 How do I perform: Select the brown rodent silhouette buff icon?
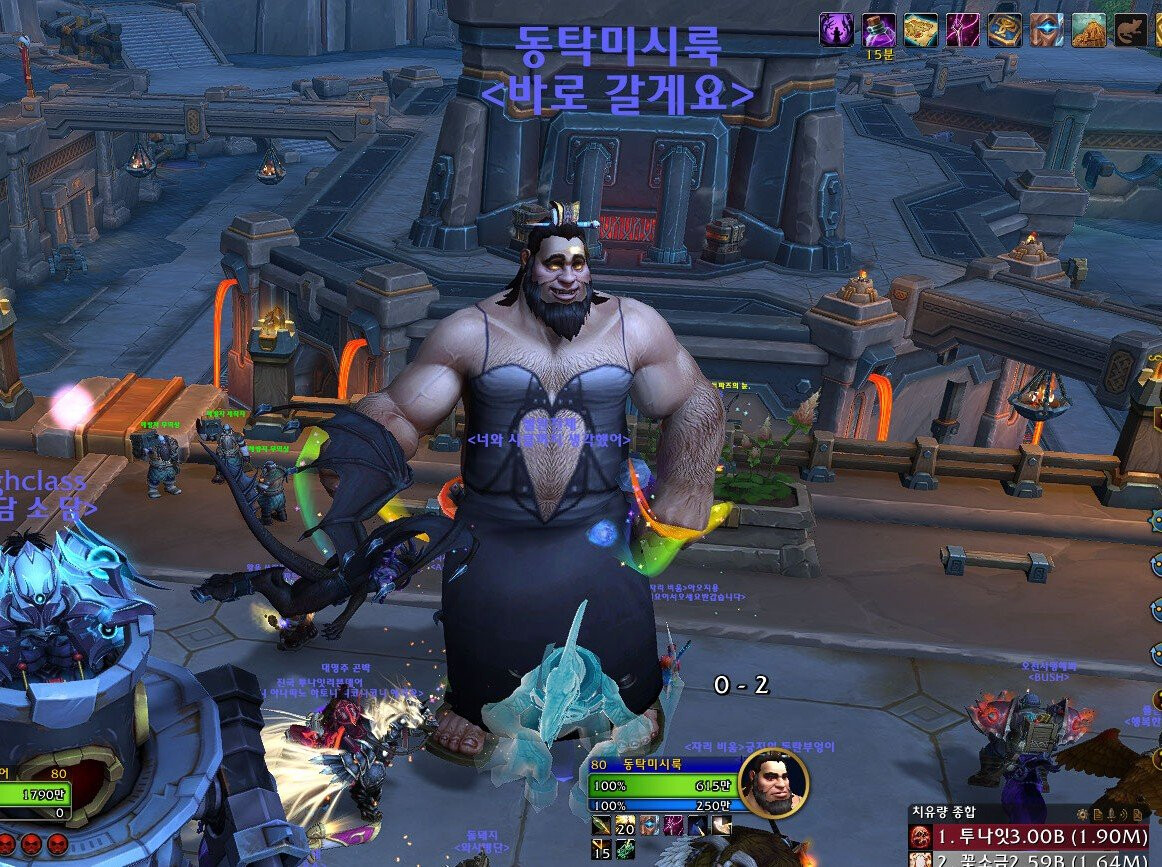[x=1131, y=30]
